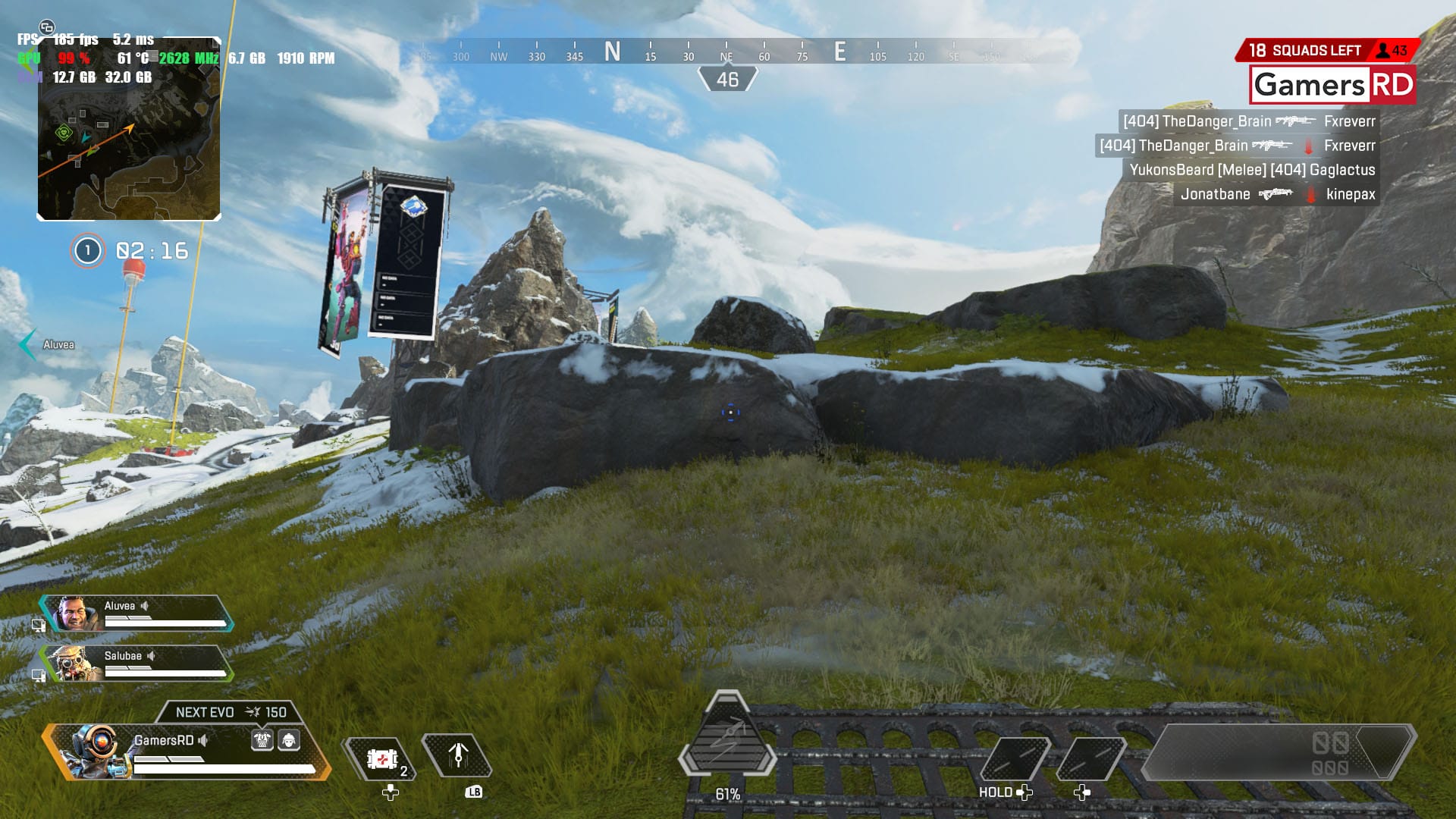This screenshot has width=1456, height=819.
Task: Click the ring round one timer icon
Action: [87, 250]
